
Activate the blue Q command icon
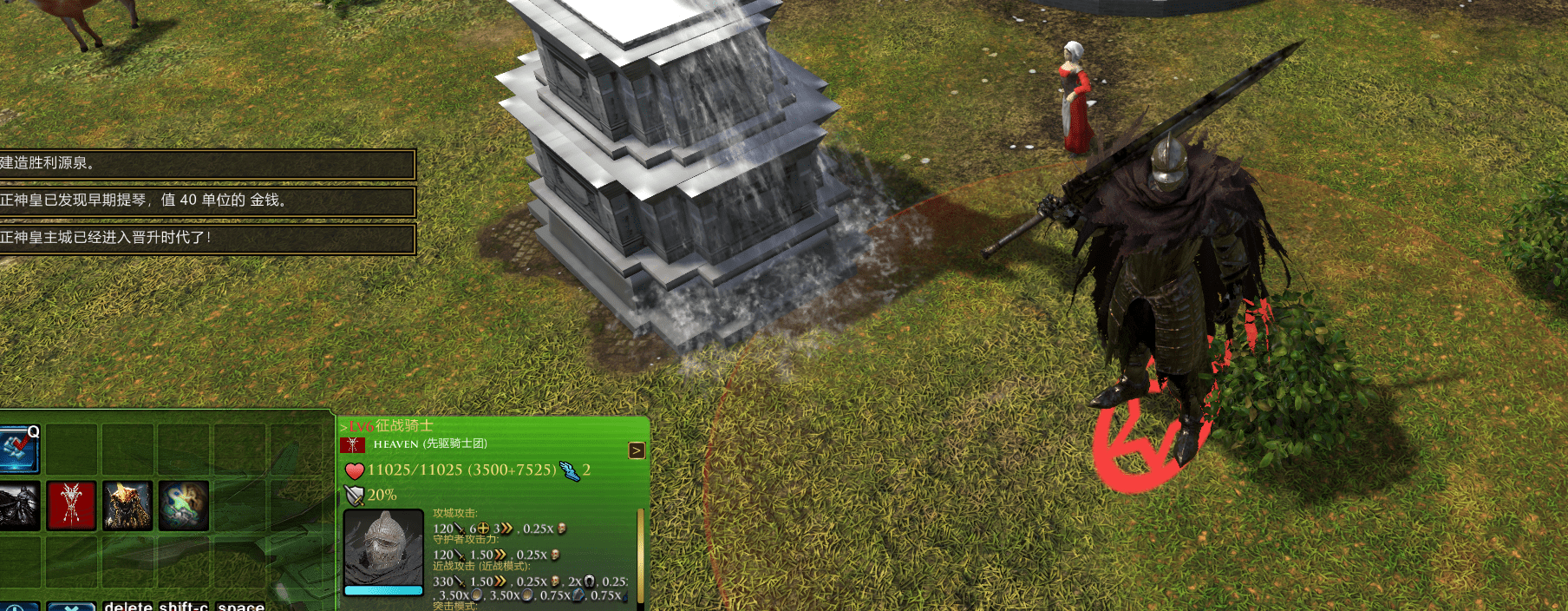click(19, 448)
